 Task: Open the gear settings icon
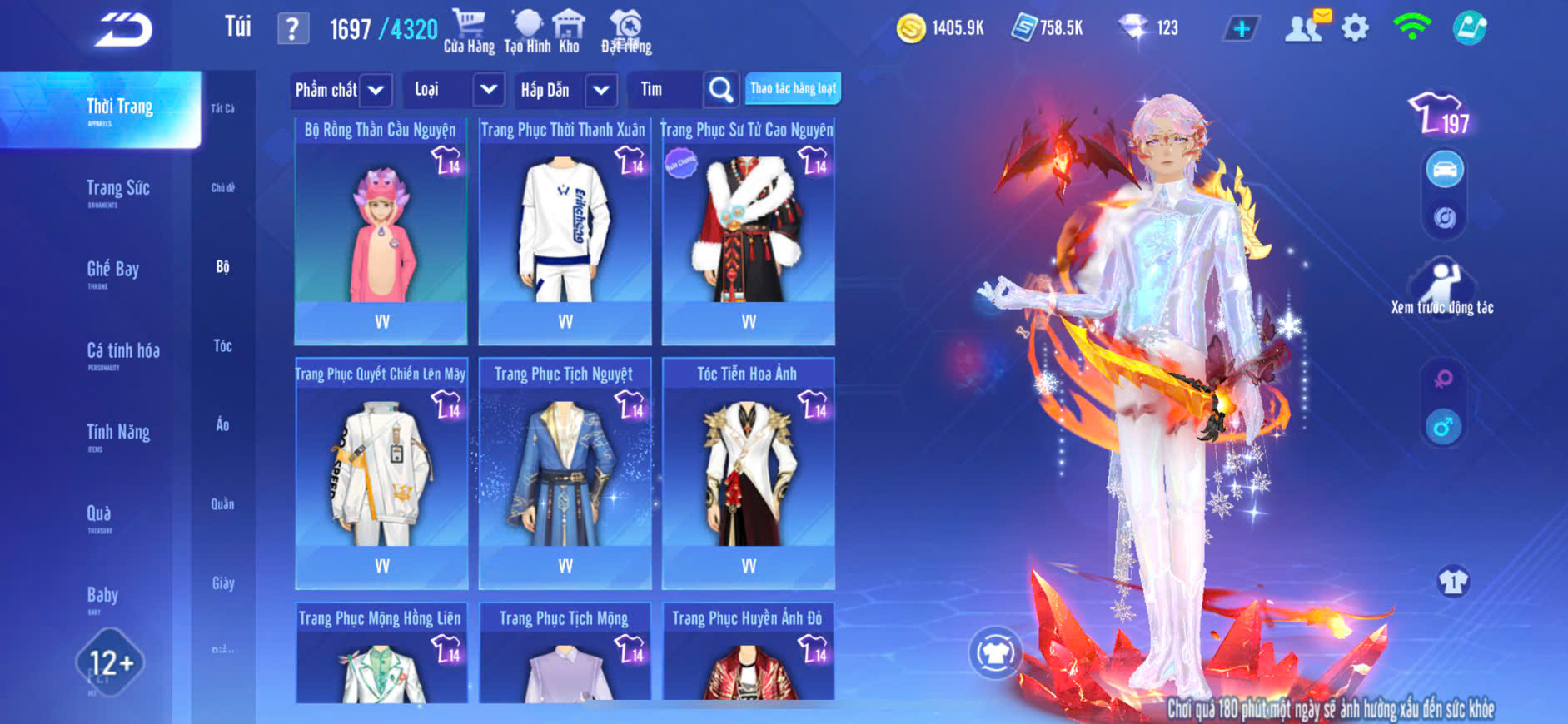pyautogui.click(x=1355, y=28)
